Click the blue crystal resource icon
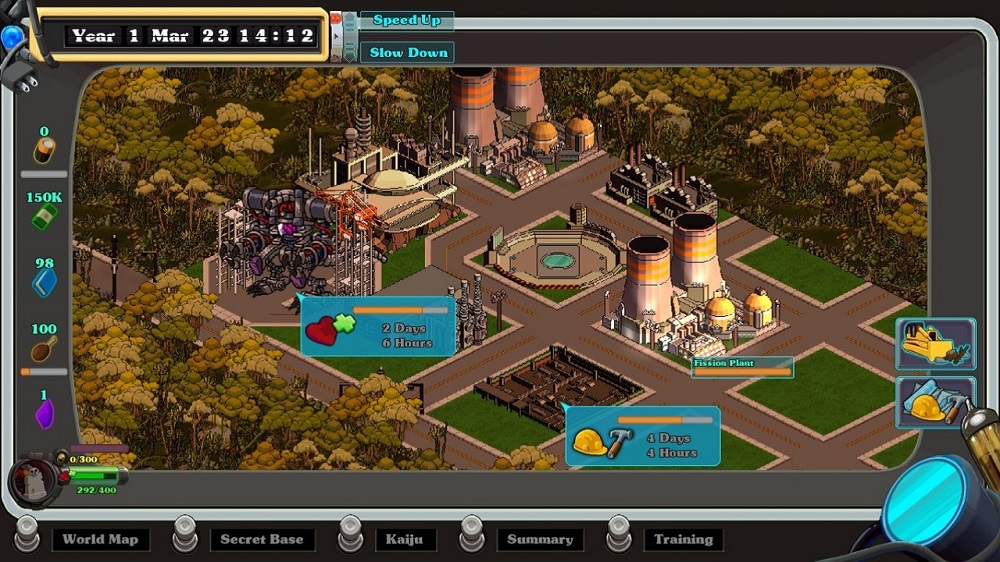The height and width of the screenshot is (562, 1000). tap(44, 283)
